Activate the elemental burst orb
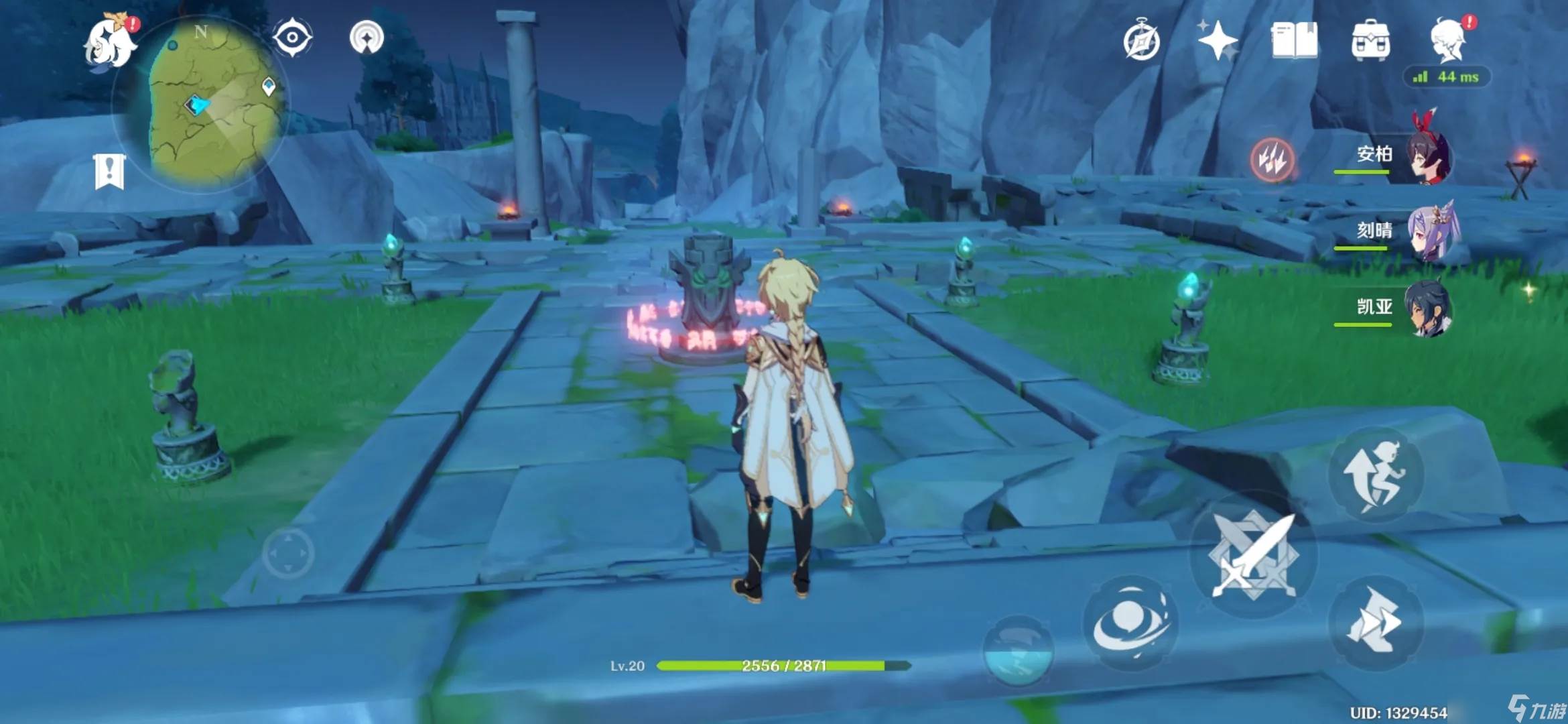Viewport: 1568px width, 724px height. (1017, 650)
